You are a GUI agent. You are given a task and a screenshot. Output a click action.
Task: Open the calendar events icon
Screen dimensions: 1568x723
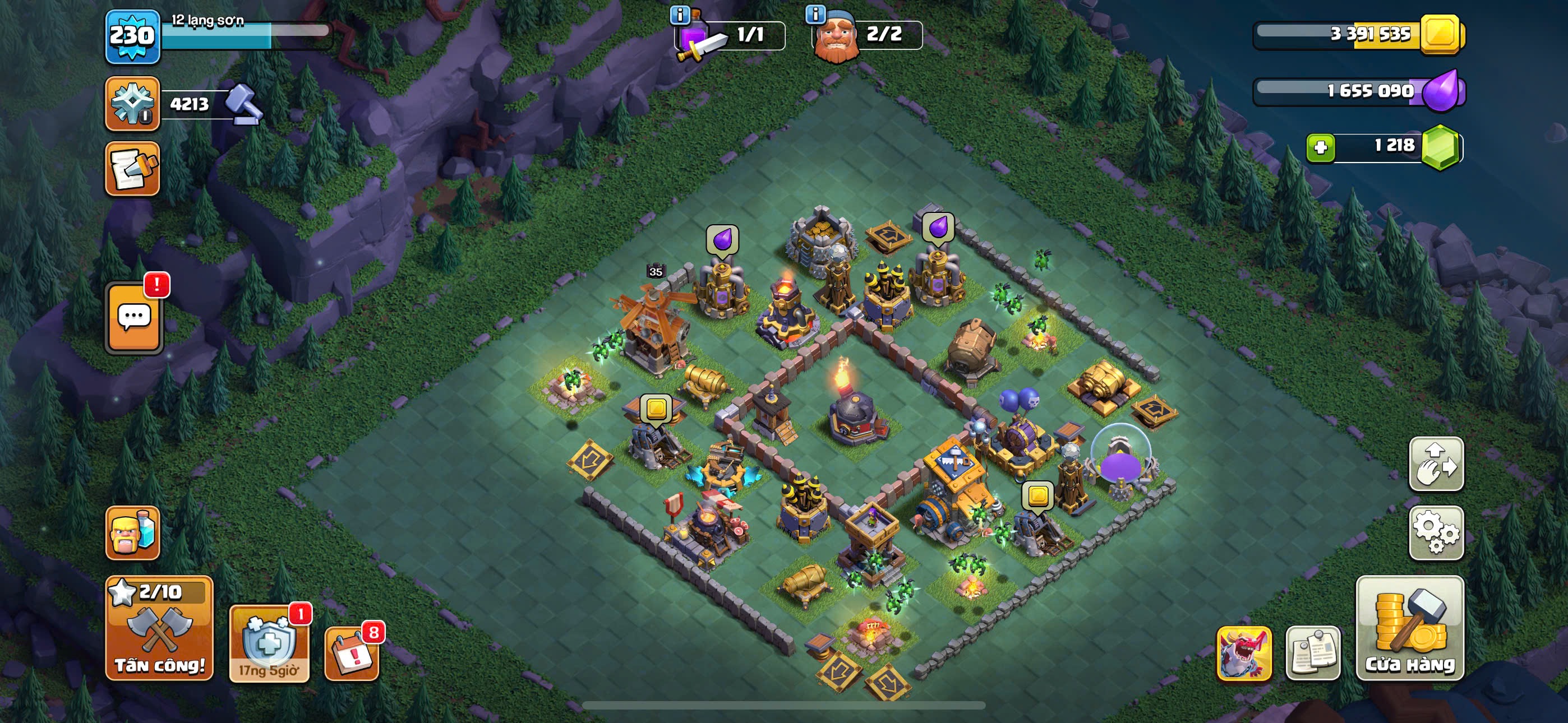(352, 654)
